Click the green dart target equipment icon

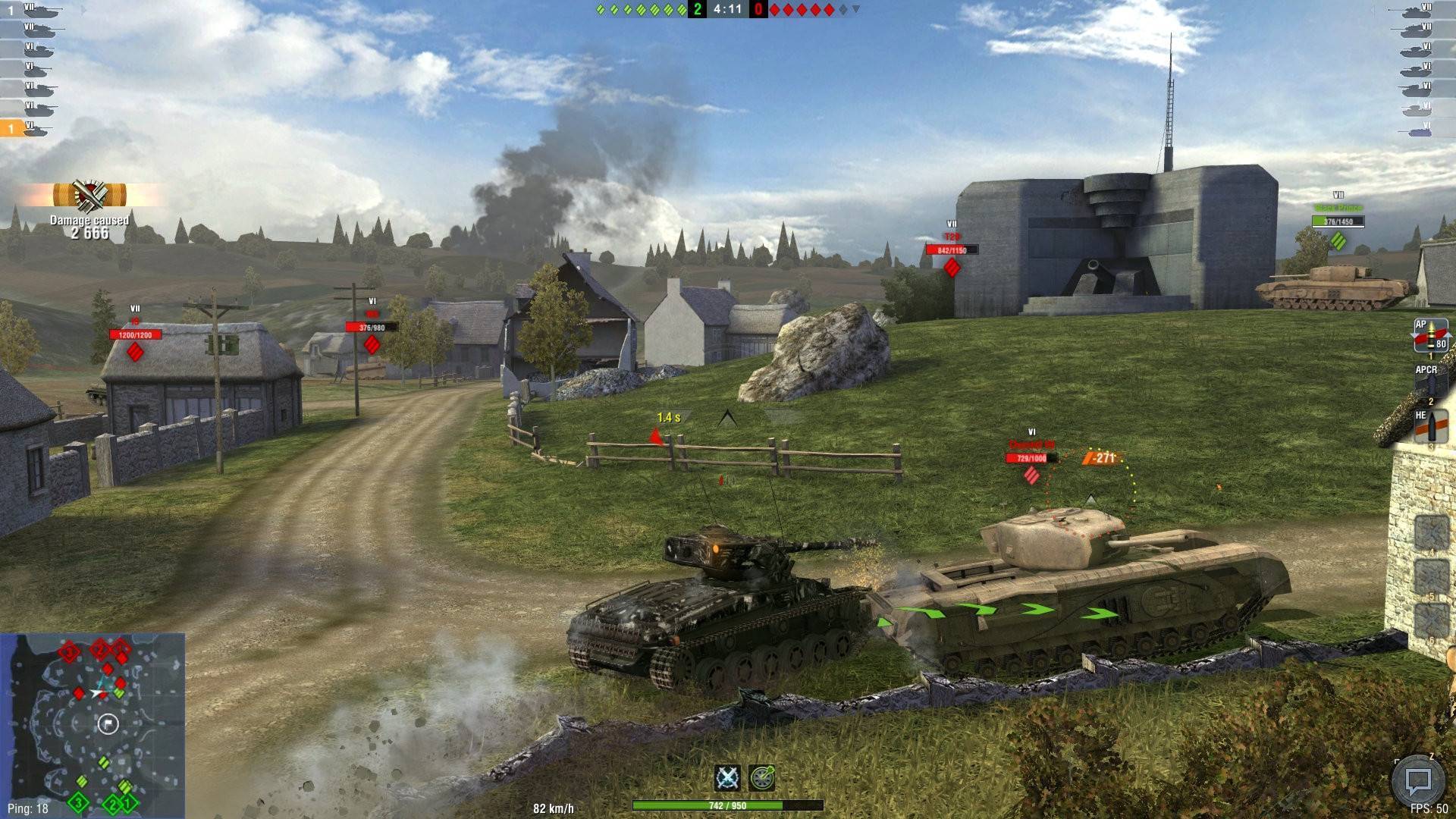(762, 777)
